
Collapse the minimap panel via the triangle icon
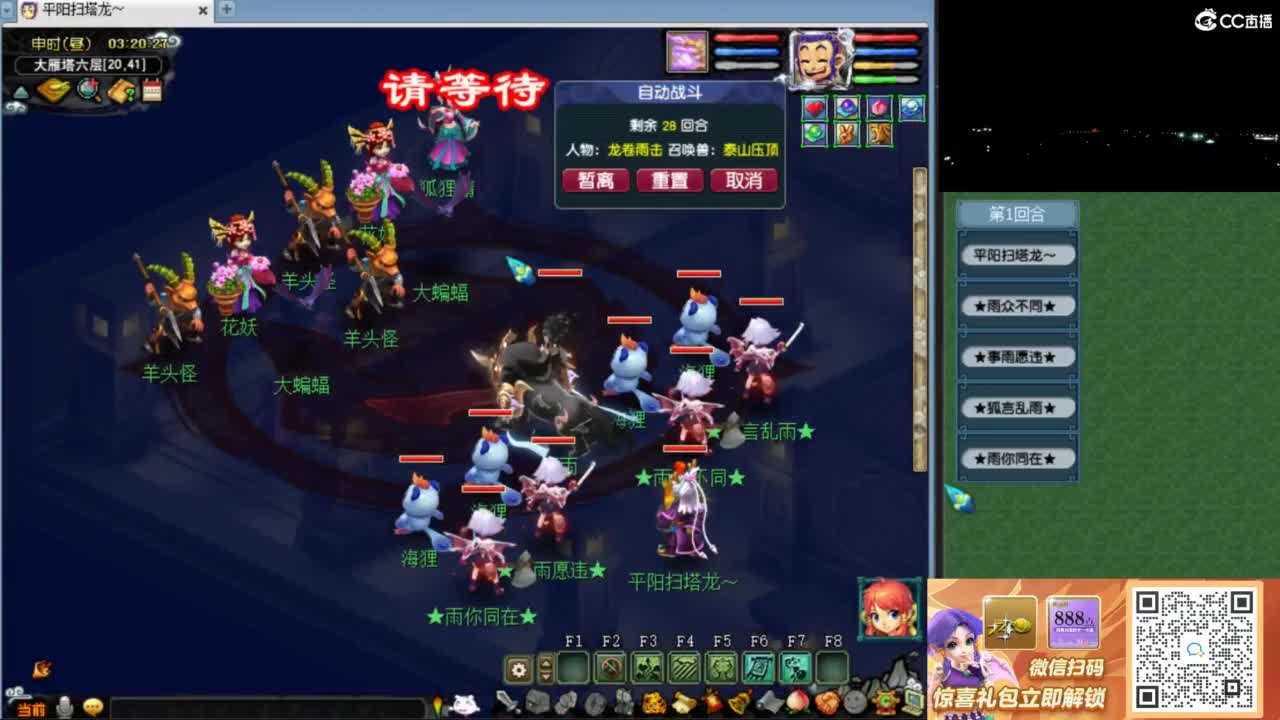point(21,93)
